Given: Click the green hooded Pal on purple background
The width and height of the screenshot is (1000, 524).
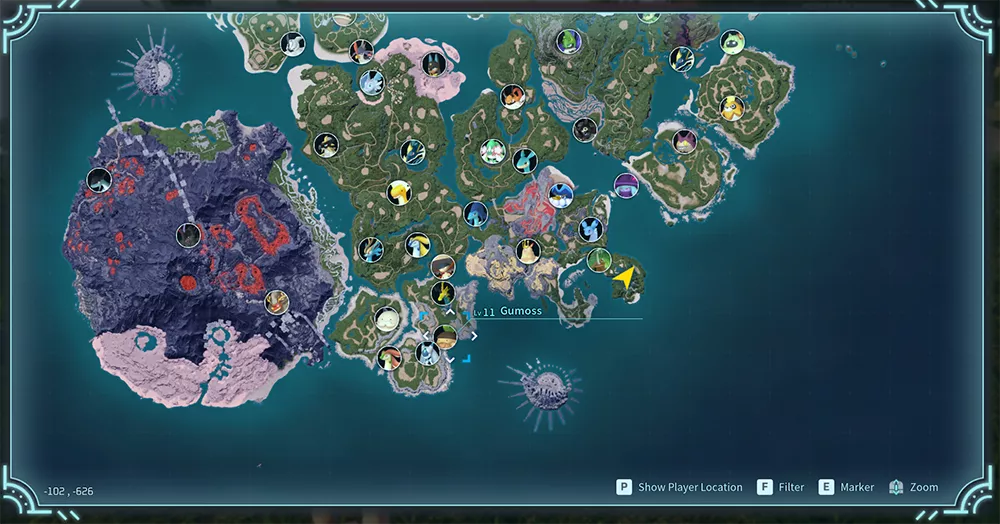Looking at the screenshot, I should tap(570, 42).
